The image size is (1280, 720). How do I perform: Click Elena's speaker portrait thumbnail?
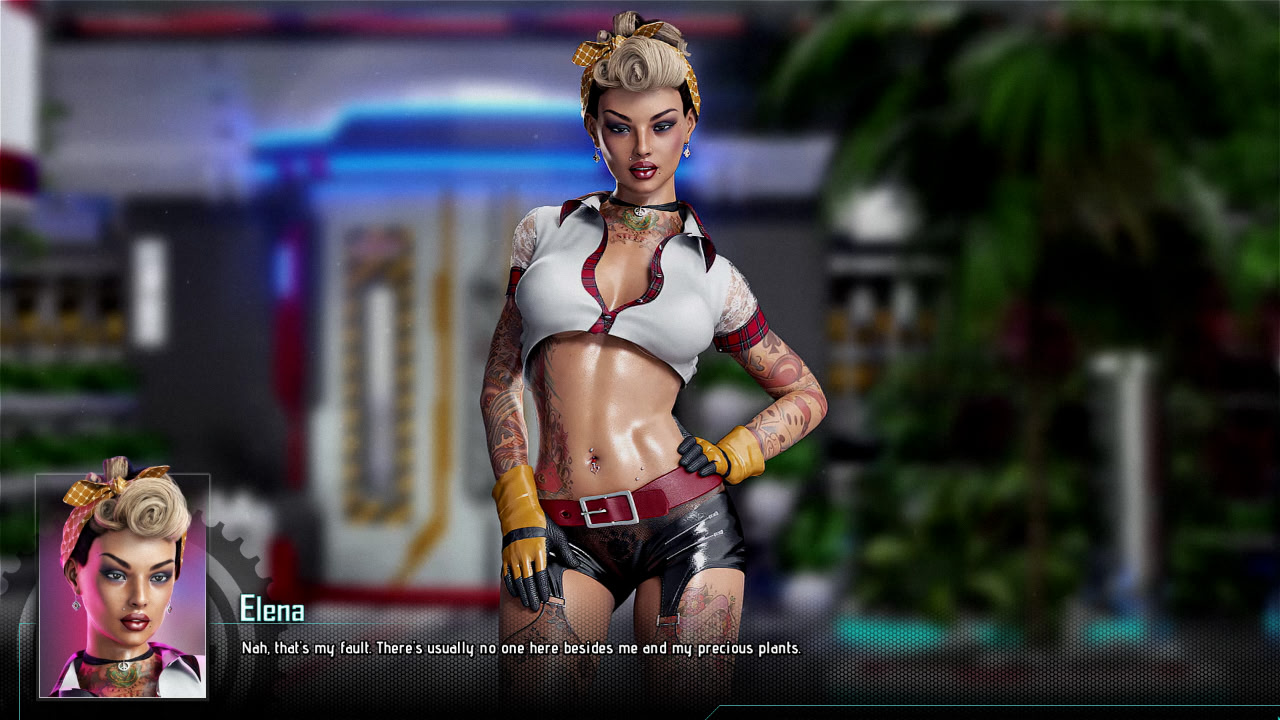[x=123, y=585]
